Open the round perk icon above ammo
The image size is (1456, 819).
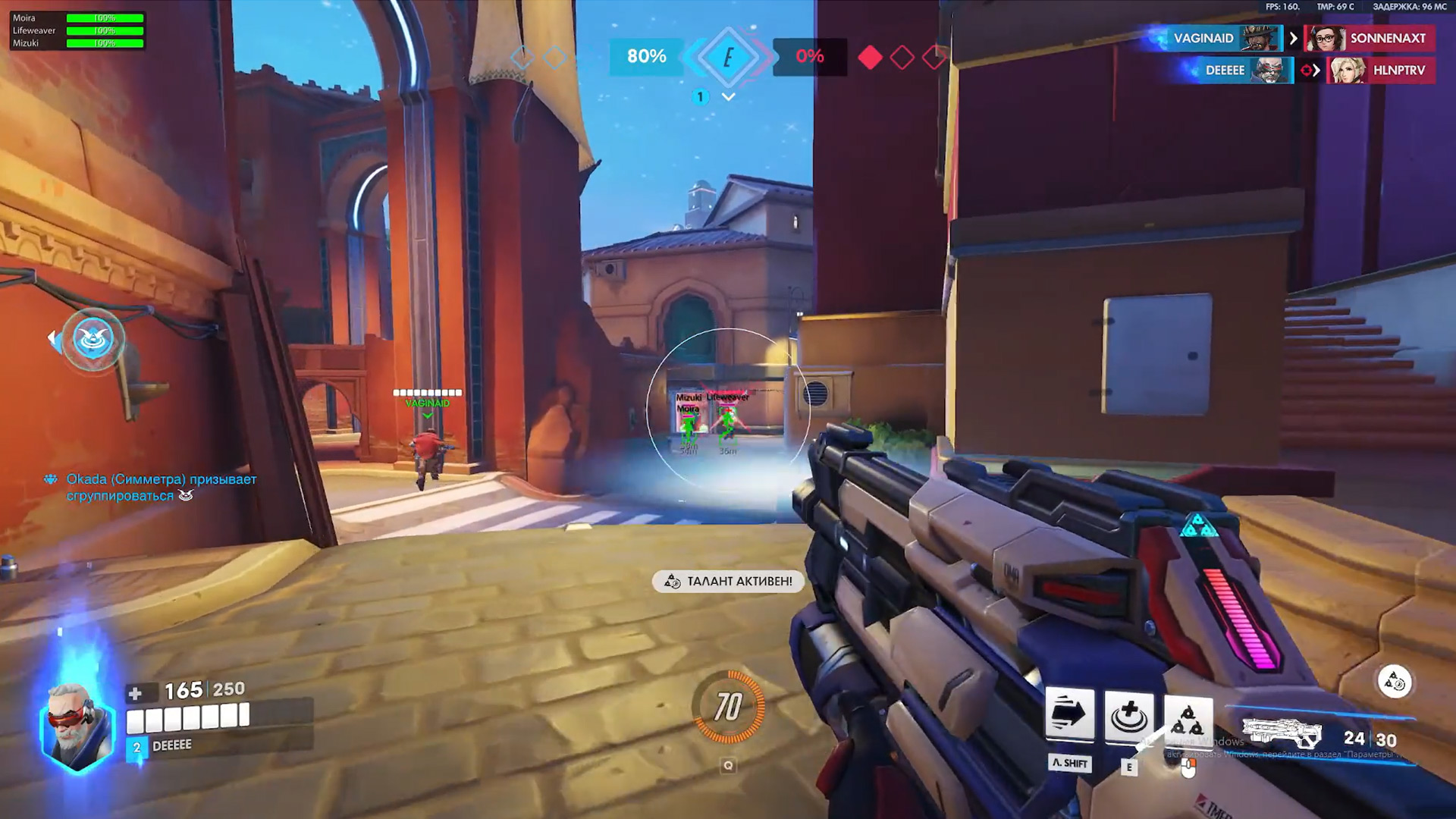point(1394,682)
